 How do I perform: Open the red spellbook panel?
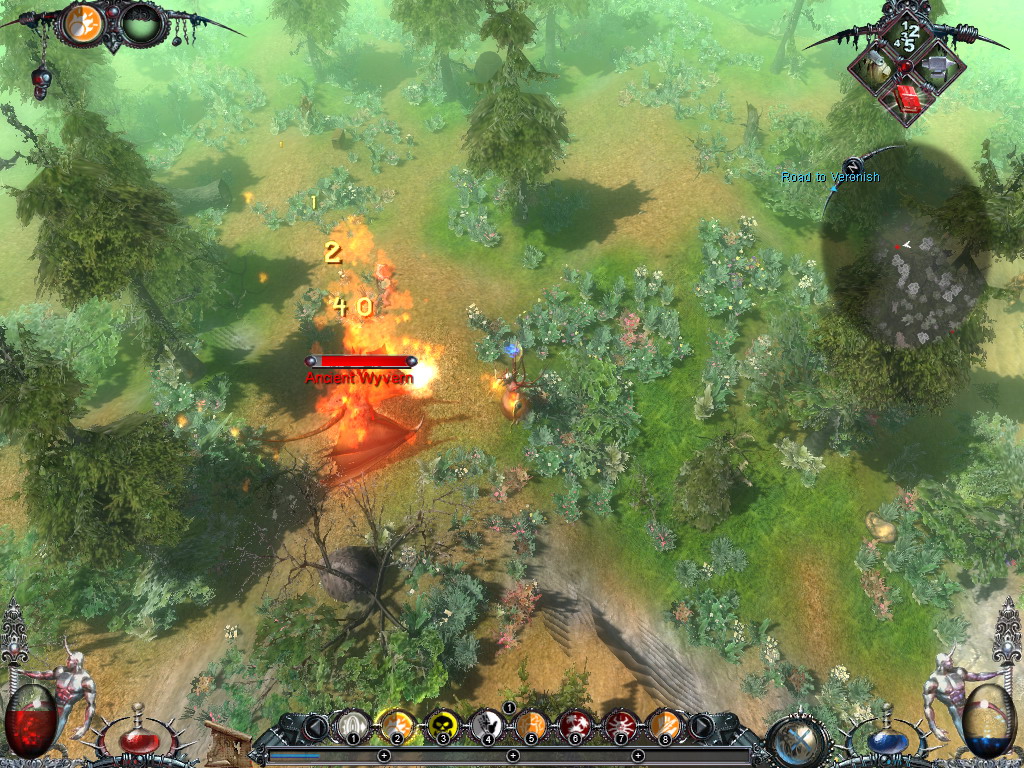[x=908, y=98]
